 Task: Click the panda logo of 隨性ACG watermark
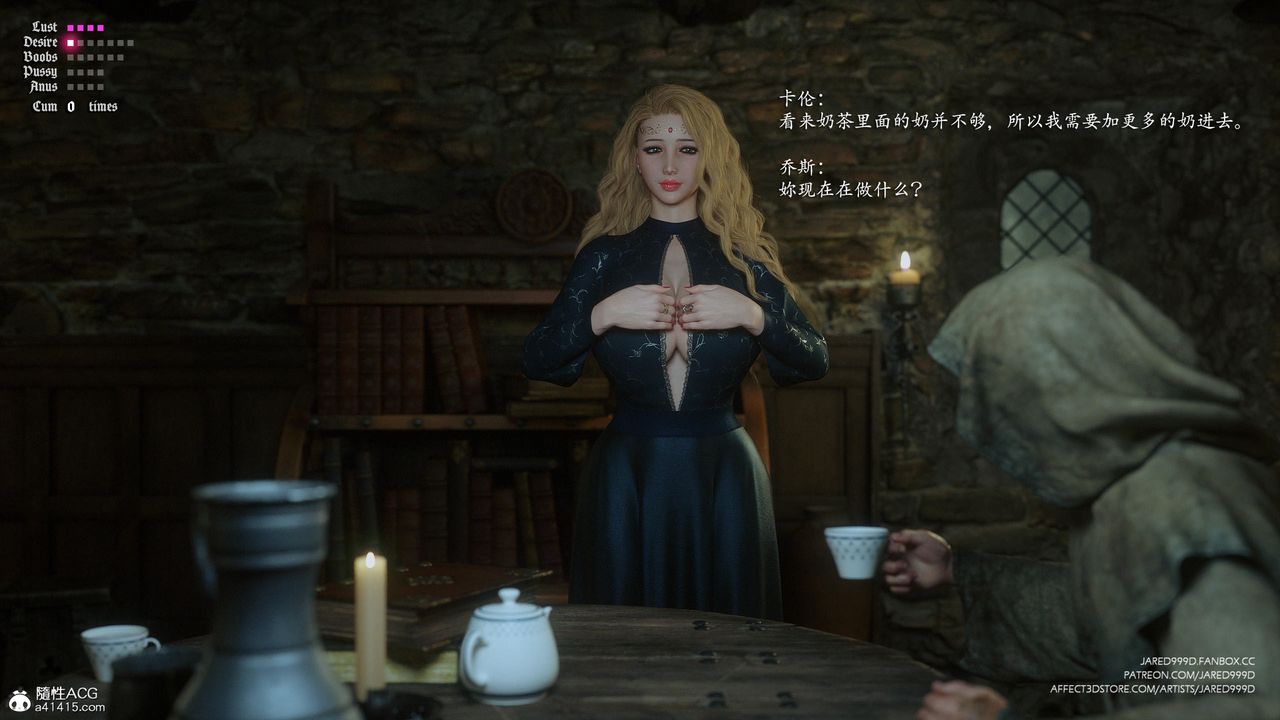tap(18, 703)
